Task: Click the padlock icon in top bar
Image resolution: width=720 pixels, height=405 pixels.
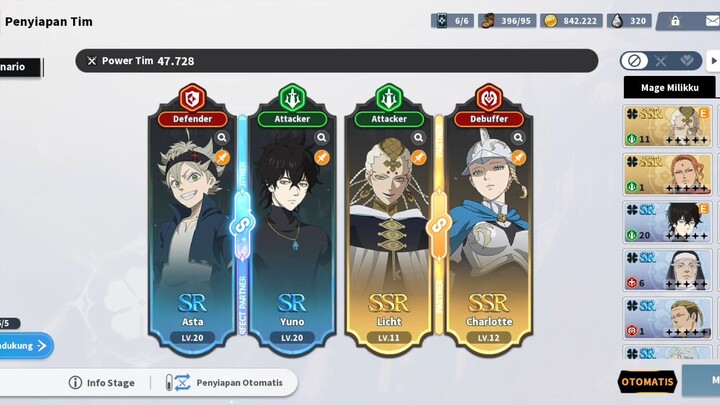Action: pos(675,20)
